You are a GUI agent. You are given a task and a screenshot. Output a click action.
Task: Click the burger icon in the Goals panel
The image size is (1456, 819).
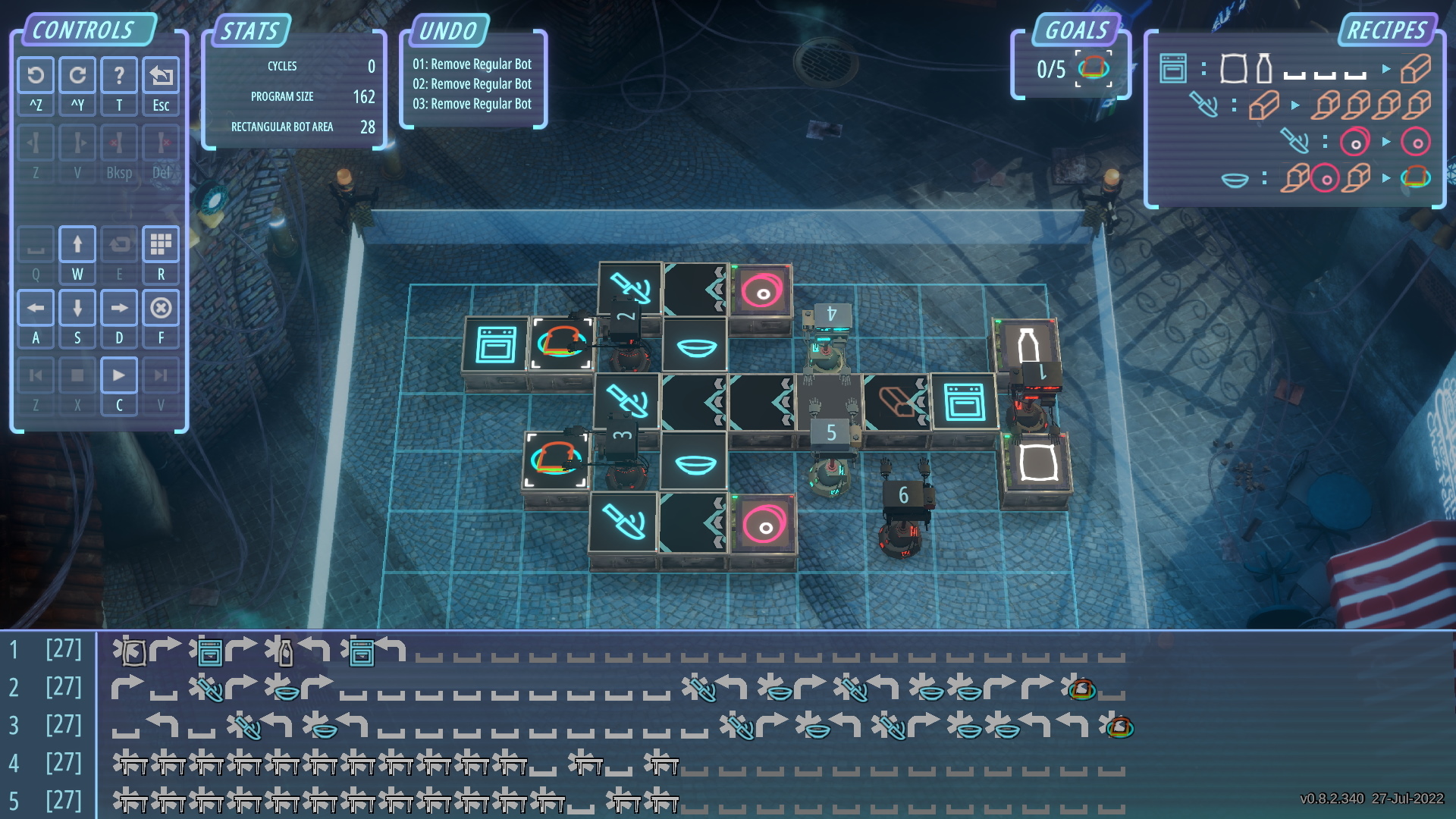pos(1094,67)
